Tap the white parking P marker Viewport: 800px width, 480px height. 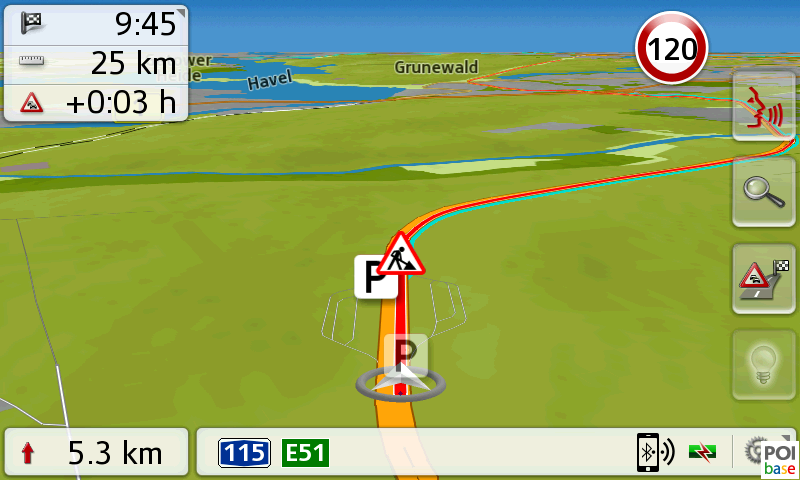pyautogui.click(x=374, y=276)
